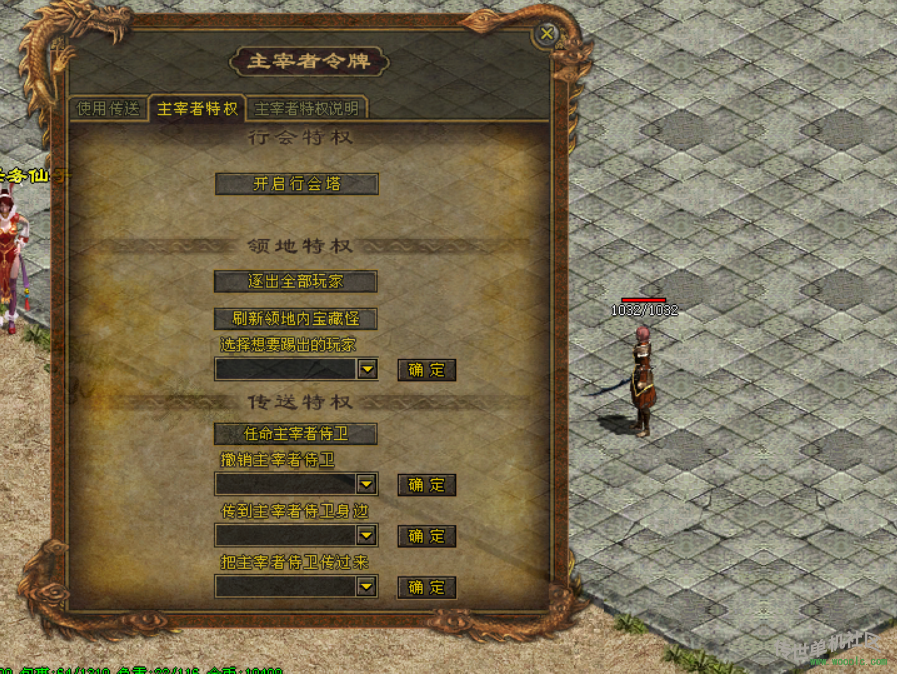Choose 刷新领地内宝藏怪 button
897x674 pixels.
pos(296,319)
